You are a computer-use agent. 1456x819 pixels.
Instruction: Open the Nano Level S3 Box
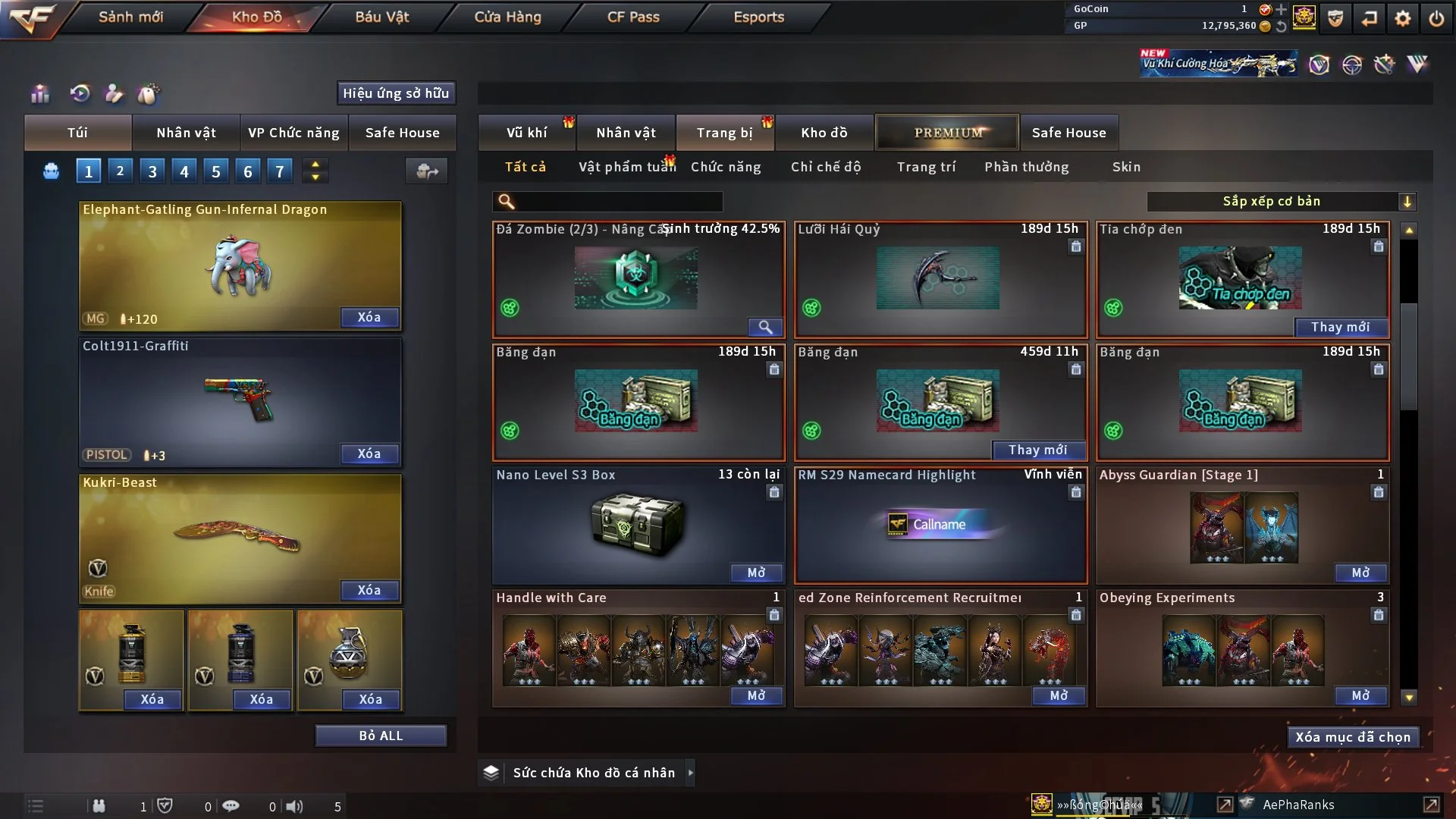pos(756,573)
